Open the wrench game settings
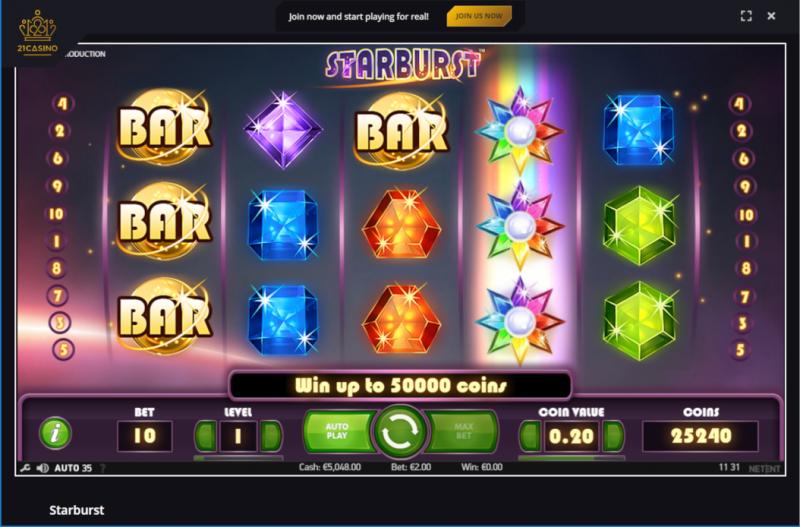Screen dimensions: 800x527 tap(25, 468)
